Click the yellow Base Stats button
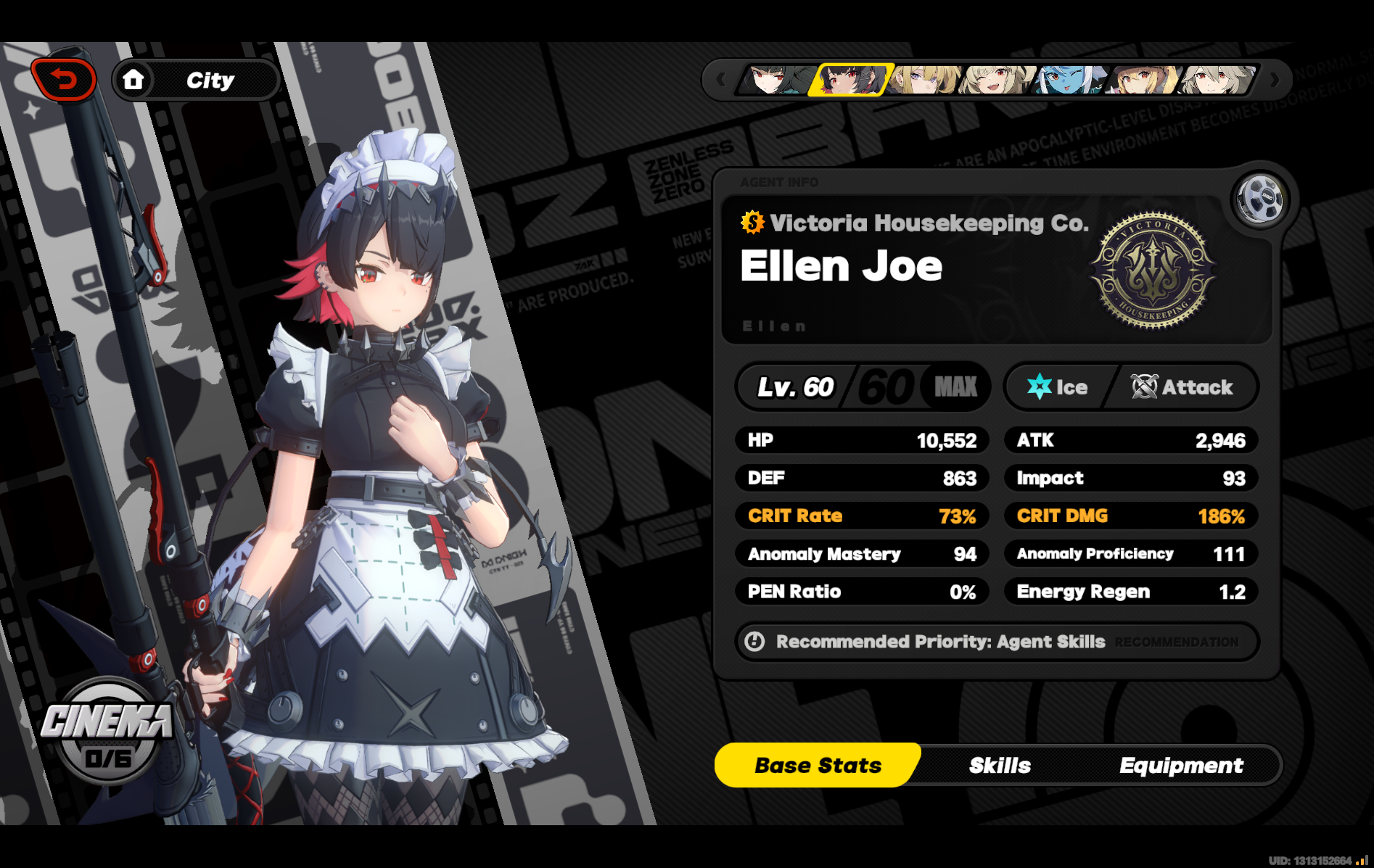 [x=818, y=765]
